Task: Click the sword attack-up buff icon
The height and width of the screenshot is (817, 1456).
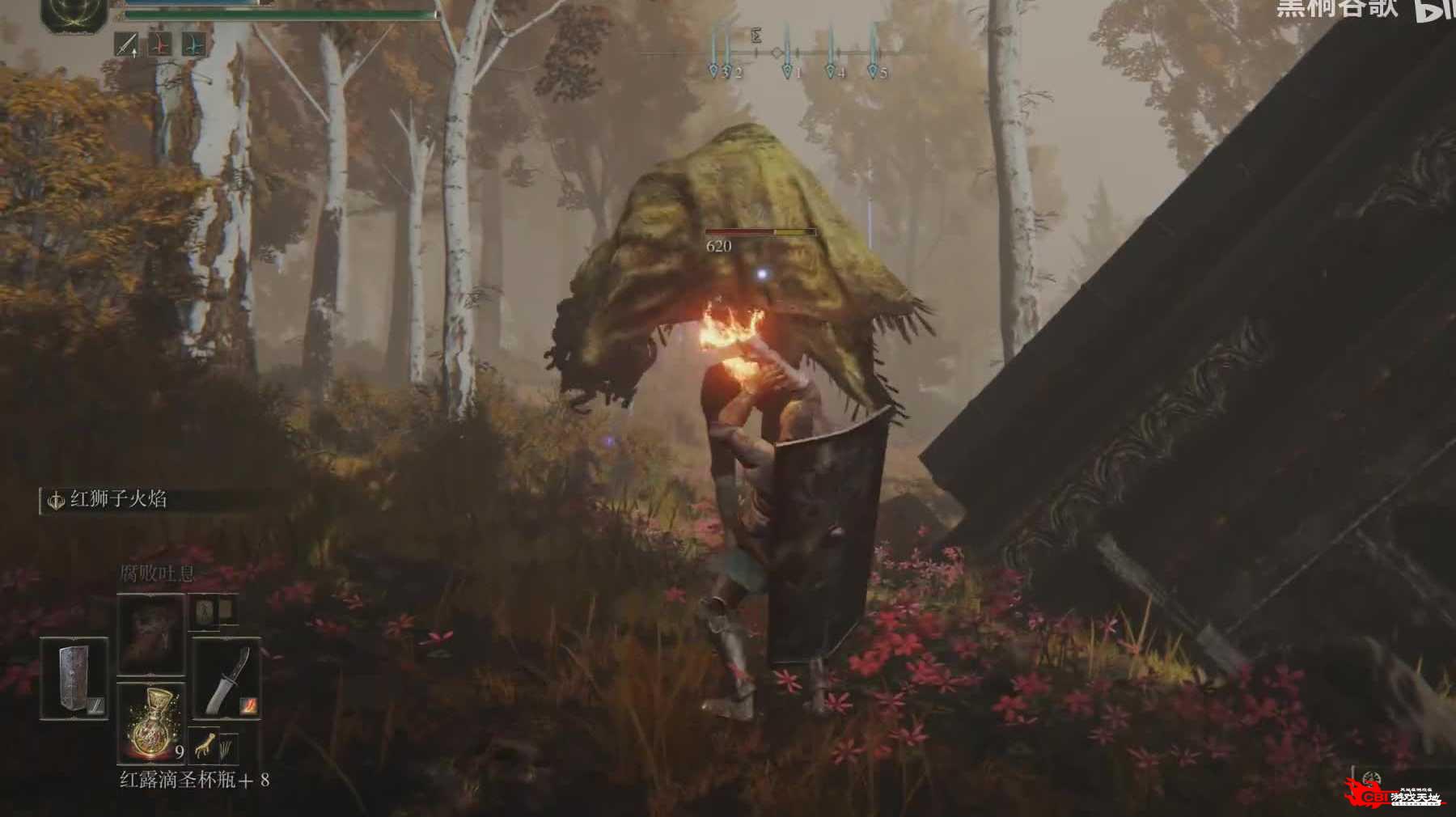Action: pyautogui.click(x=126, y=44)
